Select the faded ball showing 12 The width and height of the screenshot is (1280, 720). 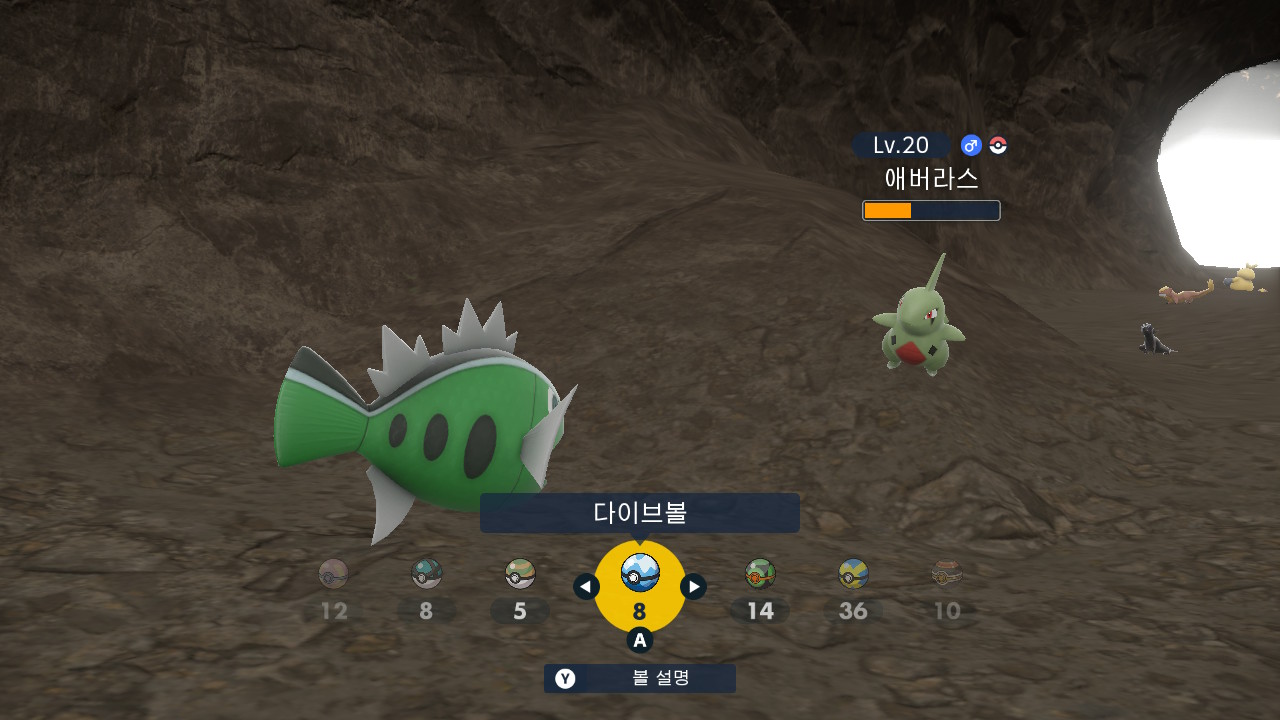click(333, 574)
